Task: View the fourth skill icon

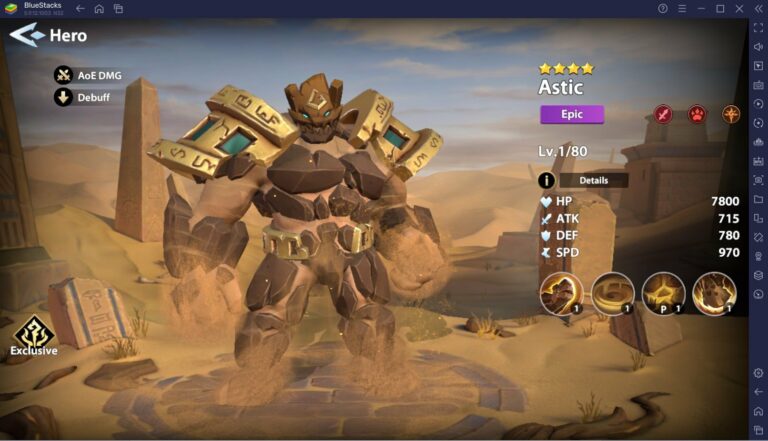Action: [714, 293]
